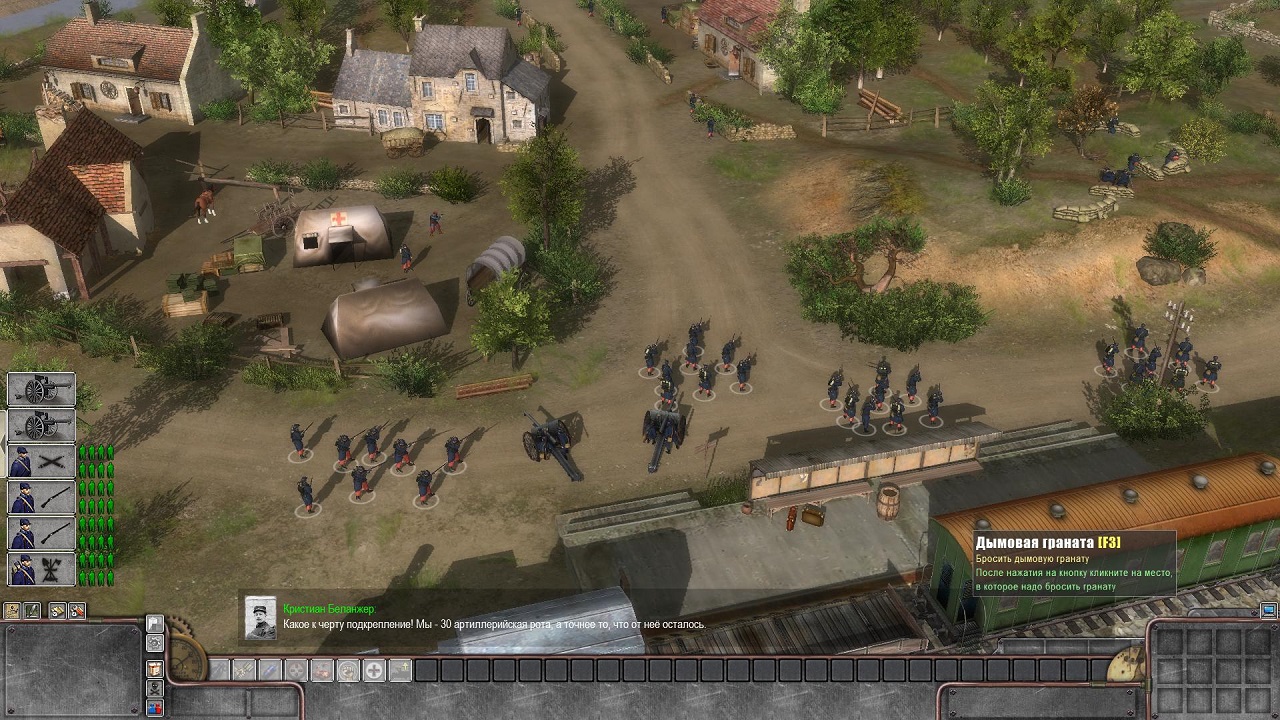Click the blue monitor icon
The width and height of the screenshot is (1280, 720).
click(1268, 610)
